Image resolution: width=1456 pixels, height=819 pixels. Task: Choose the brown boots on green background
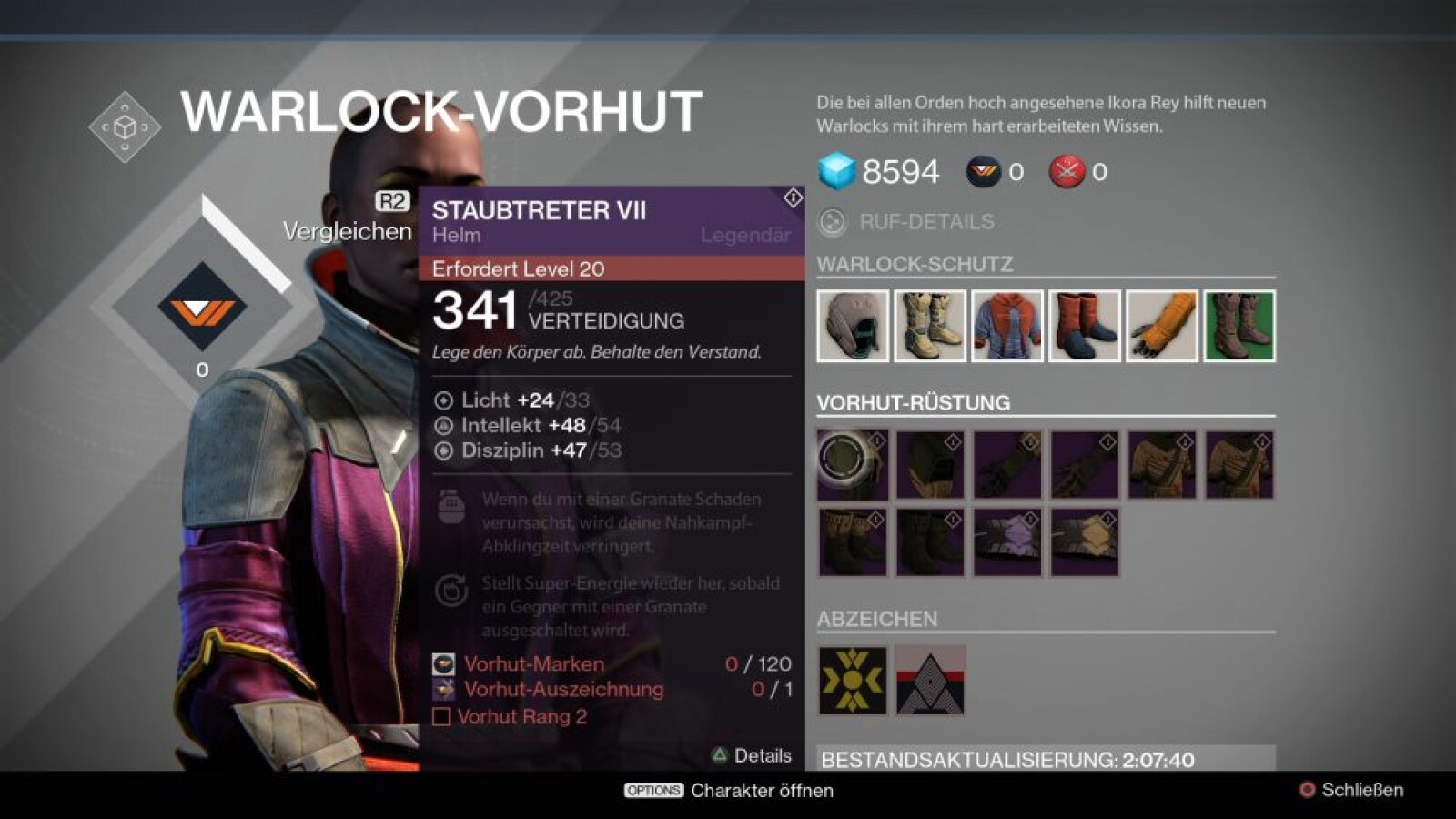click(1239, 326)
